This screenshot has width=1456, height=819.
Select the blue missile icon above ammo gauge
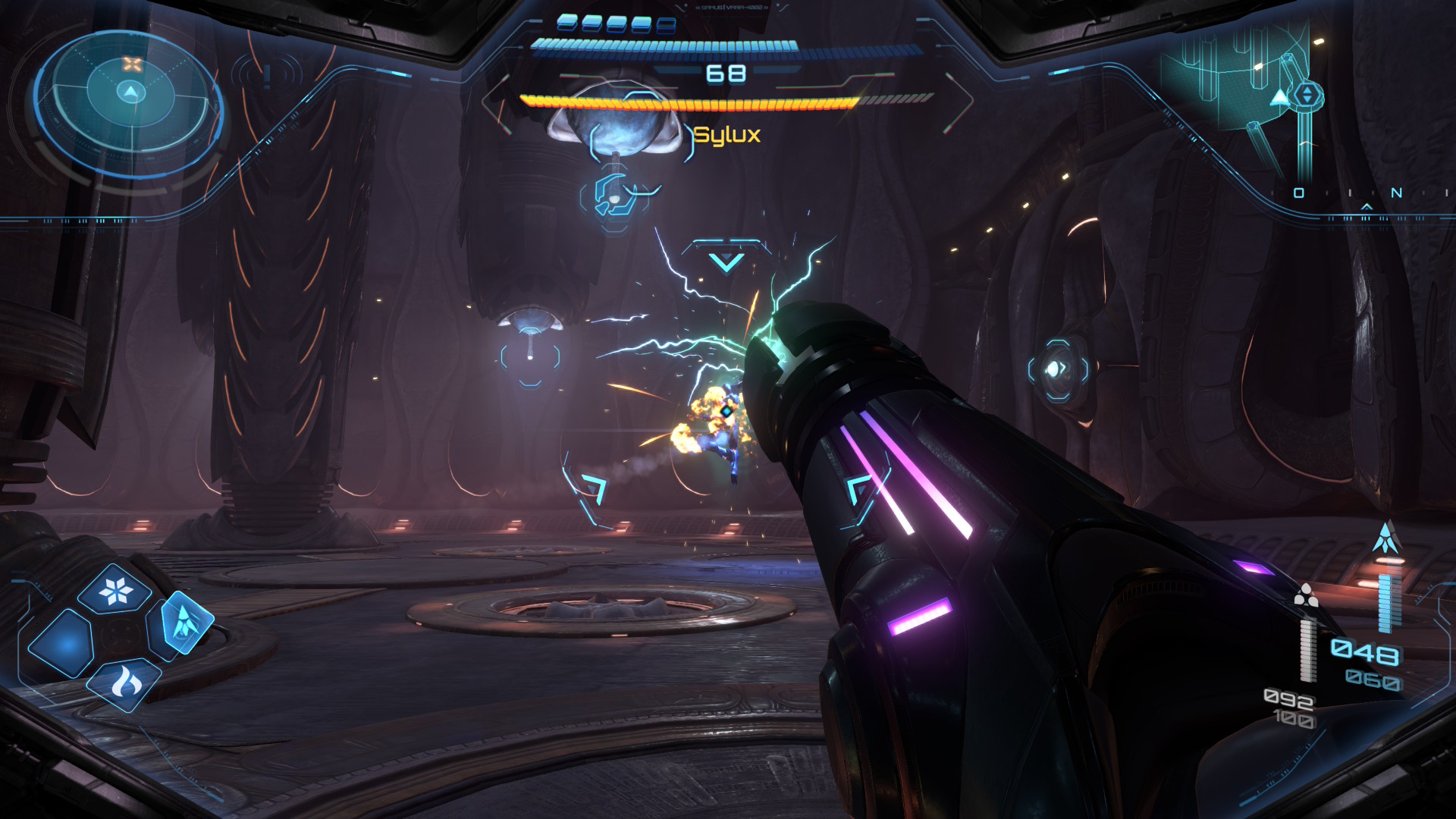[x=1386, y=538]
